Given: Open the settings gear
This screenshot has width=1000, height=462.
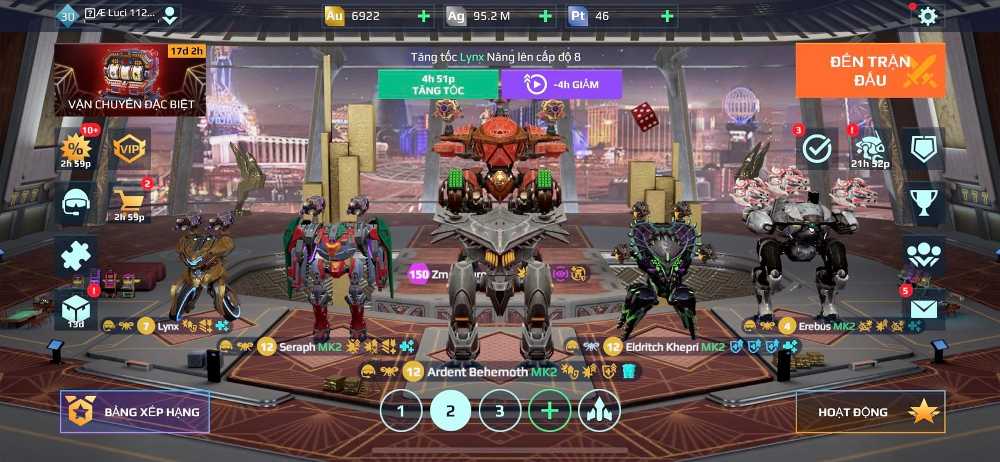Looking at the screenshot, I should coord(928,16).
